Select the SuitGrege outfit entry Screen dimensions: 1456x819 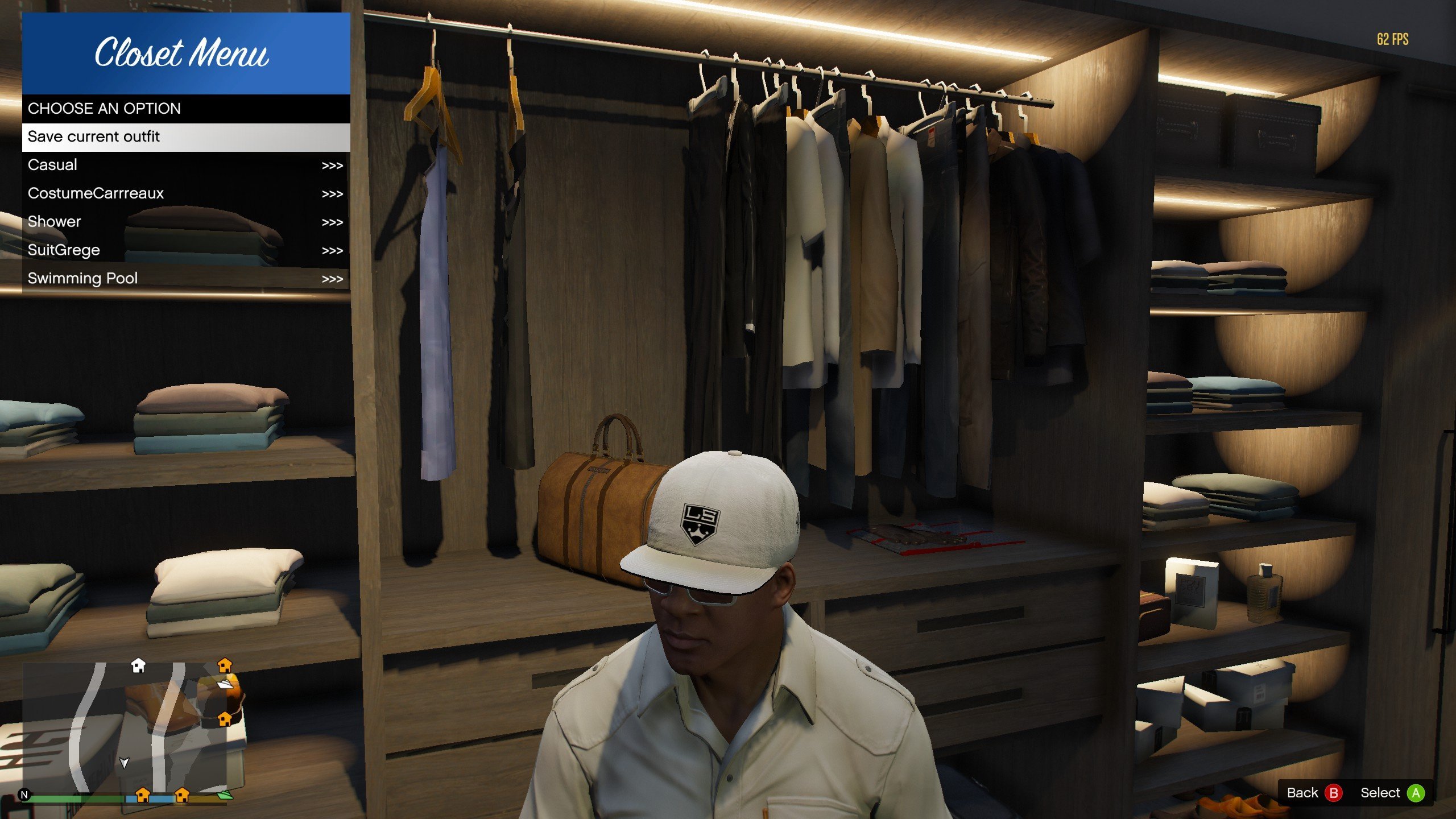pyautogui.click(x=185, y=250)
